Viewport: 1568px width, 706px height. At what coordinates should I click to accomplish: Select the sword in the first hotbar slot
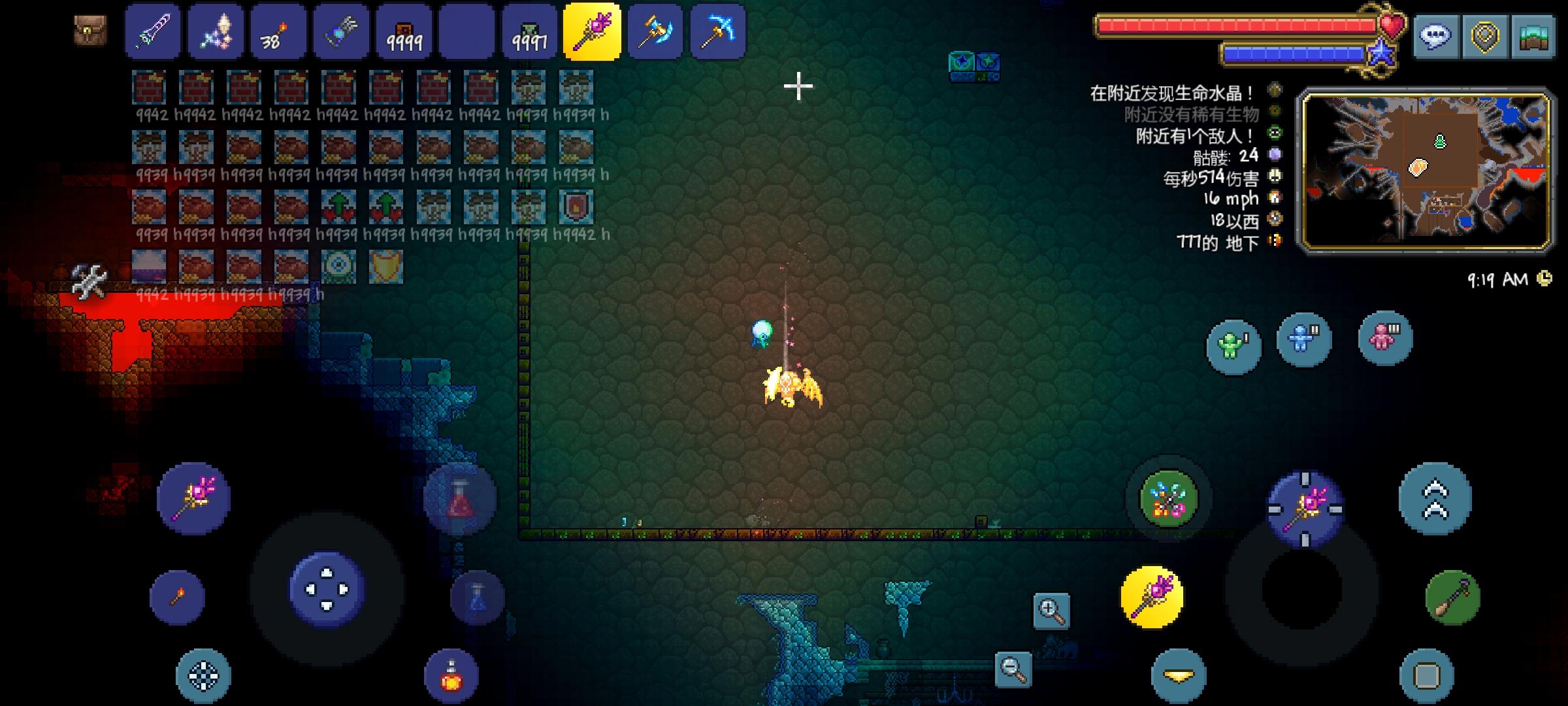click(x=153, y=31)
